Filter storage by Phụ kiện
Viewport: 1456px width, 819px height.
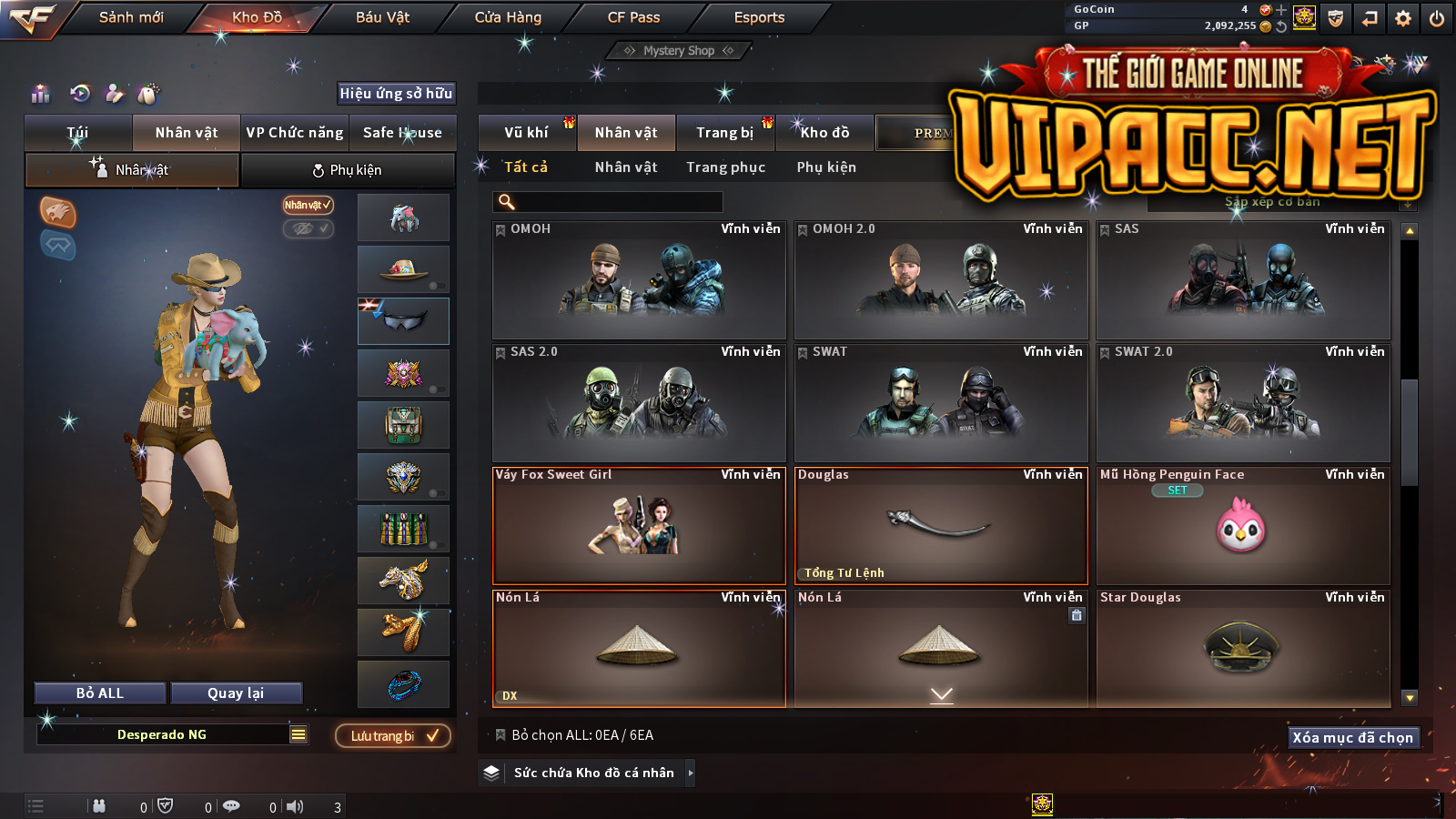[826, 167]
